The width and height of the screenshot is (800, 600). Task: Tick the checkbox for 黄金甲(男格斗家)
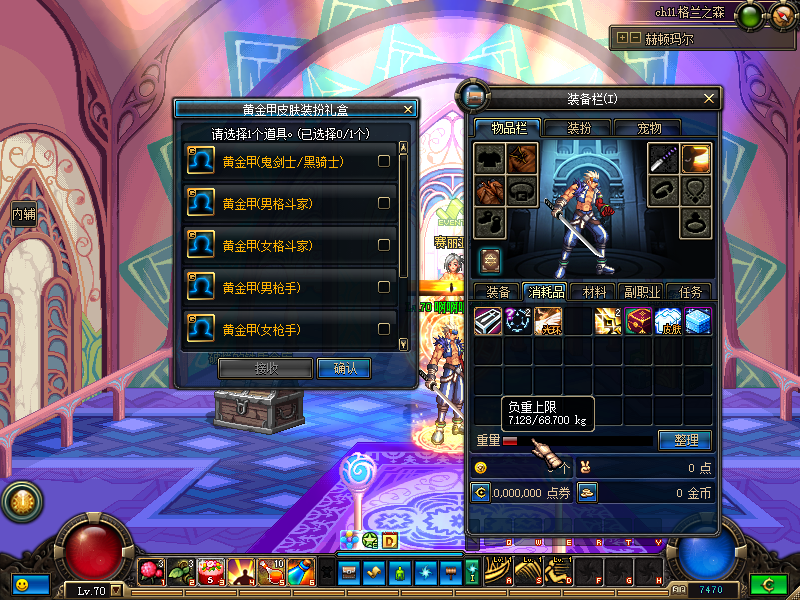pos(384,203)
